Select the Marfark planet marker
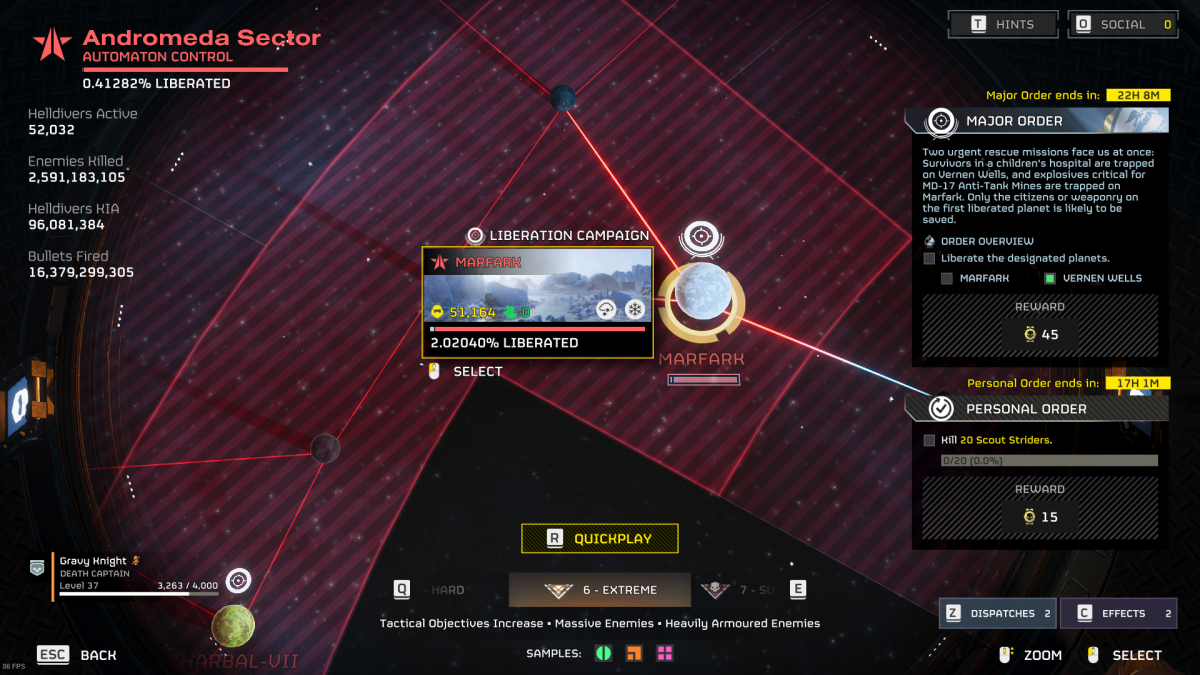 coord(700,292)
